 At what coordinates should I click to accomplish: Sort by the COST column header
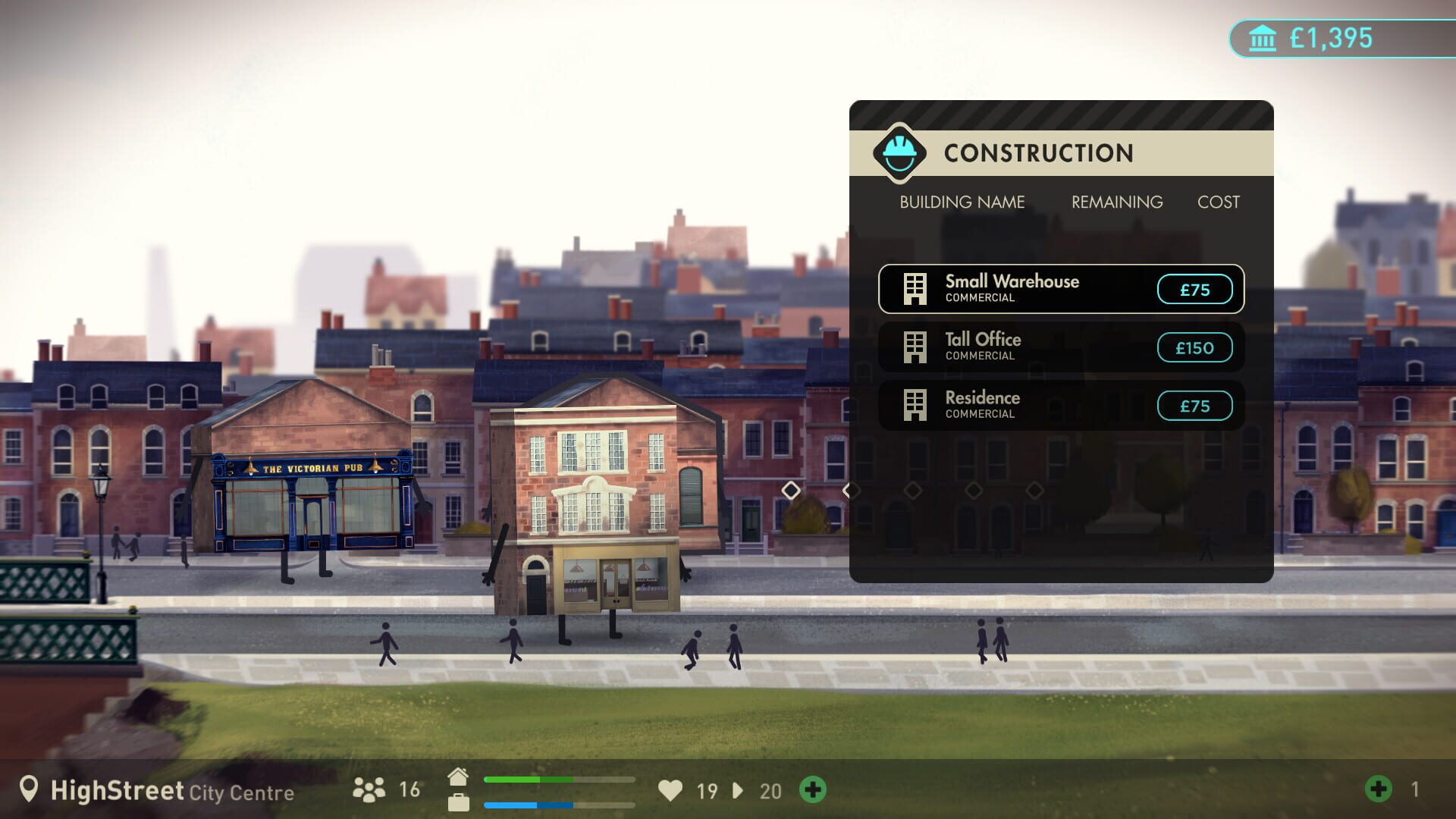pyautogui.click(x=1219, y=202)
